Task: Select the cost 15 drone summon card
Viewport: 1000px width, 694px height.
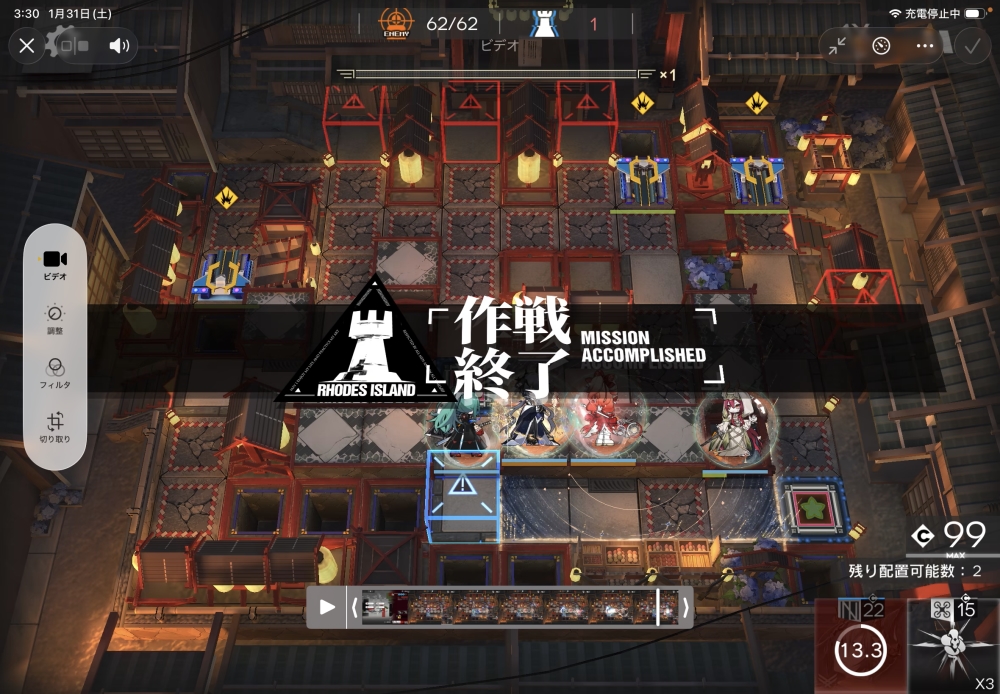Action: coord(954,646)
